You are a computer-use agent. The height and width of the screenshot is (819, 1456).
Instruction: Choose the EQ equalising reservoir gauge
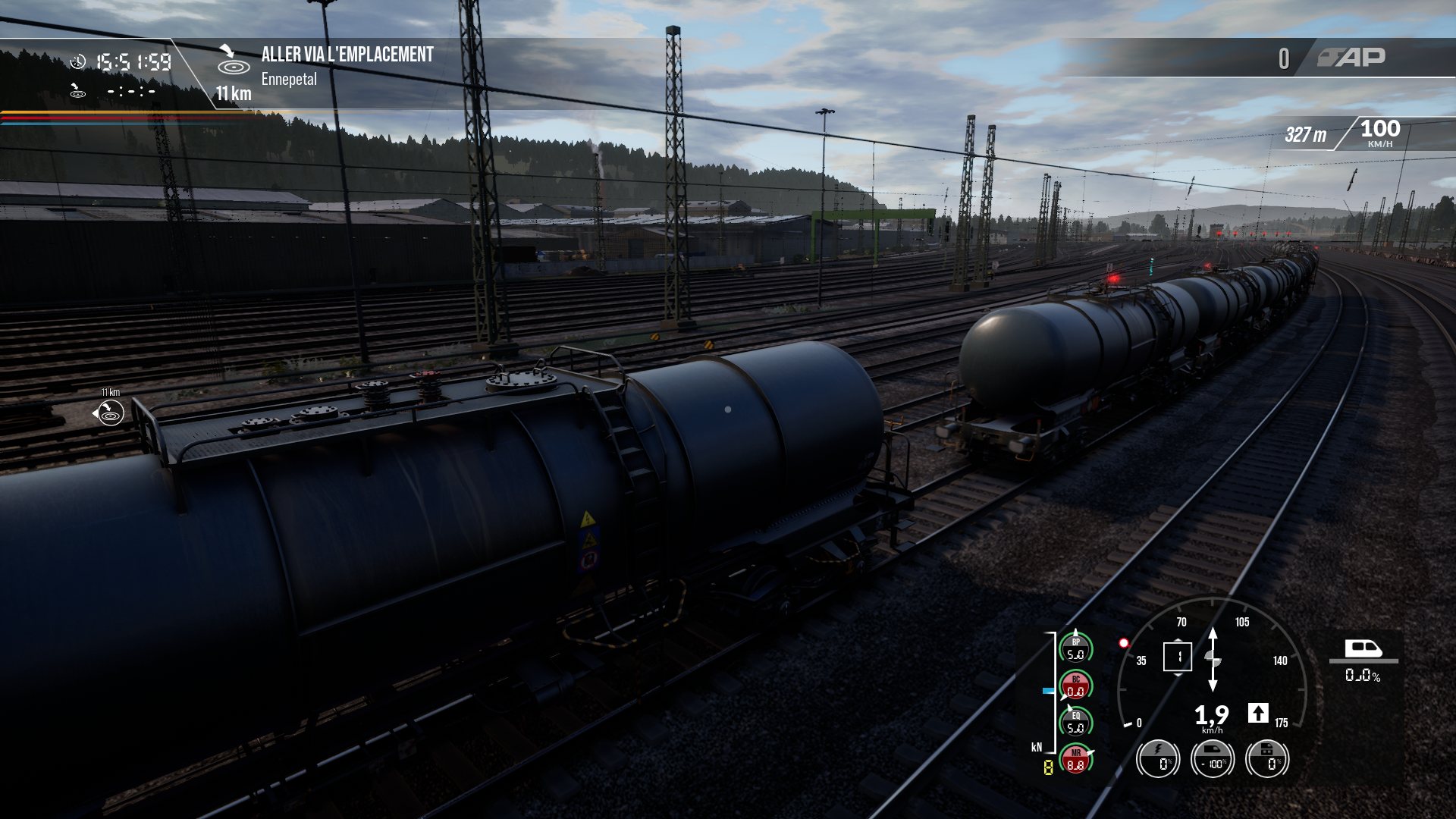[1075, 722]
